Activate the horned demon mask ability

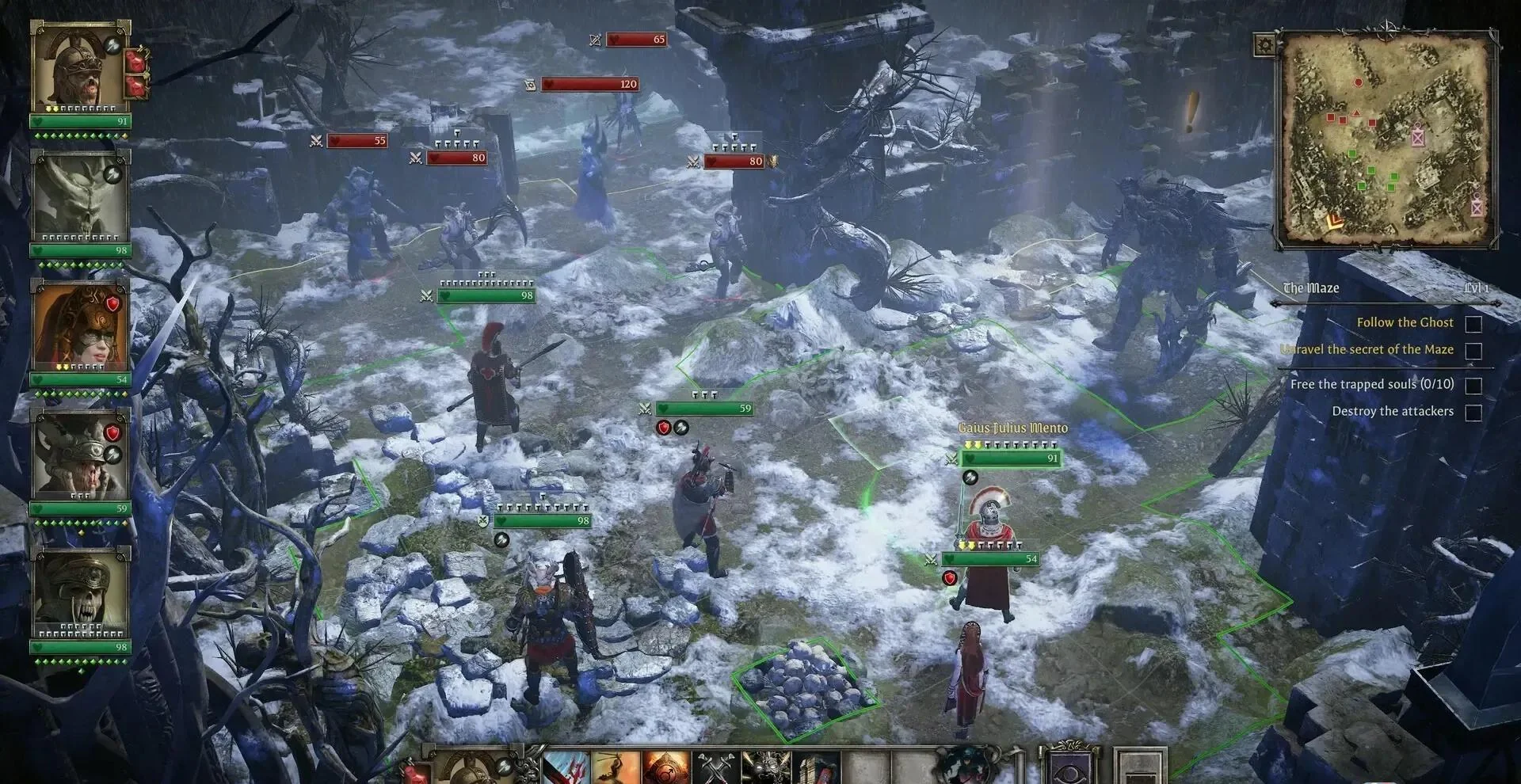point(765,767)
